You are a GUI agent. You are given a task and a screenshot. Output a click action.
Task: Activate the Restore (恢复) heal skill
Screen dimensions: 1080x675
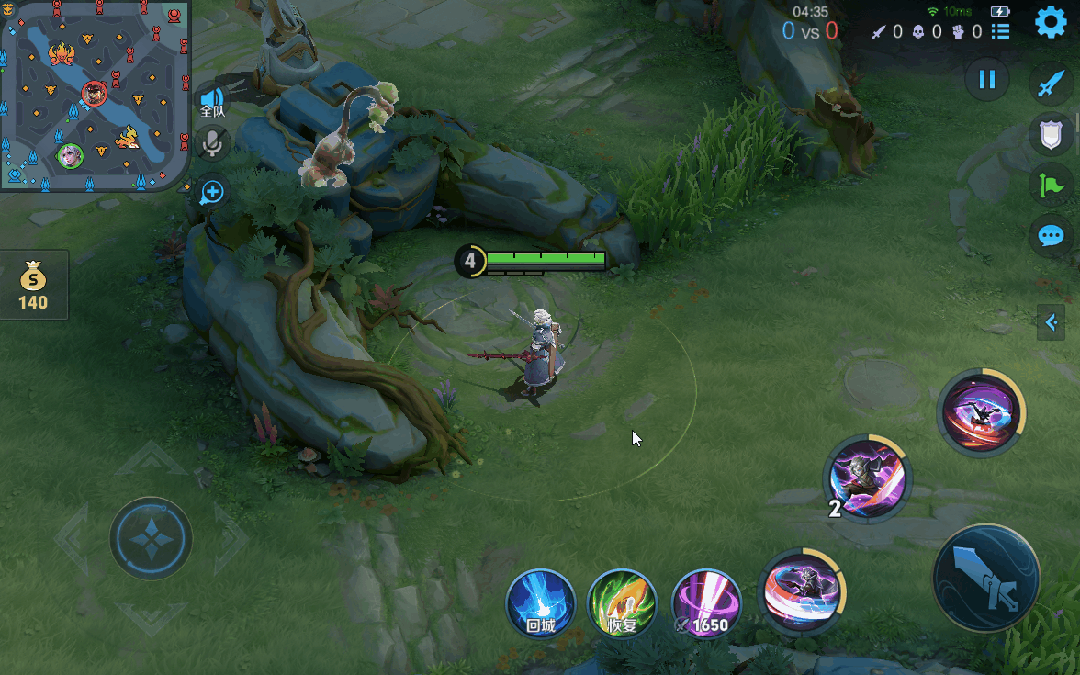[x=622, y=604]
